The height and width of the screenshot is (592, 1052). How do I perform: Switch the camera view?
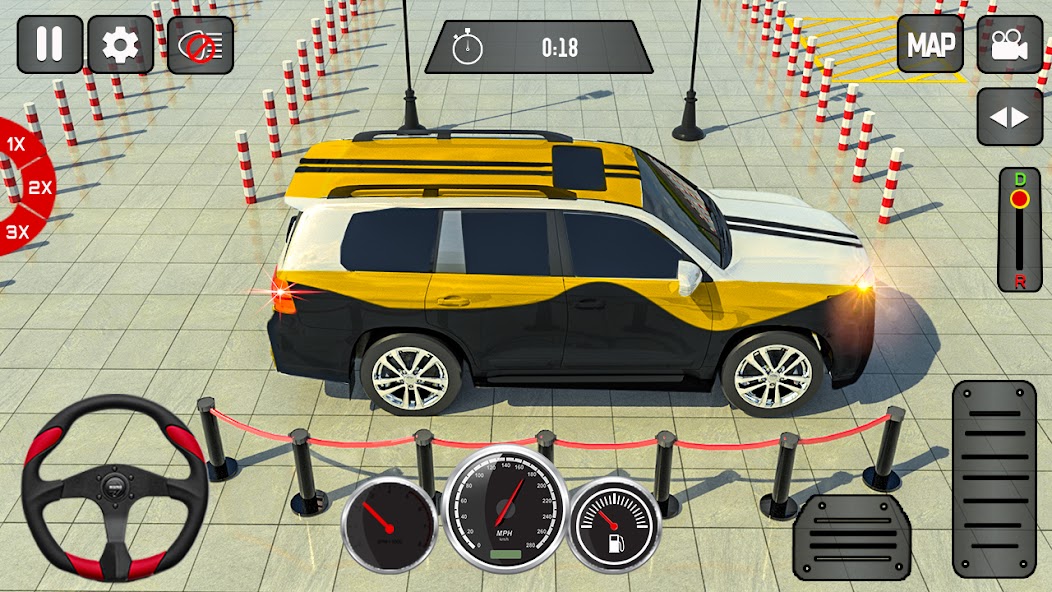1010,44
